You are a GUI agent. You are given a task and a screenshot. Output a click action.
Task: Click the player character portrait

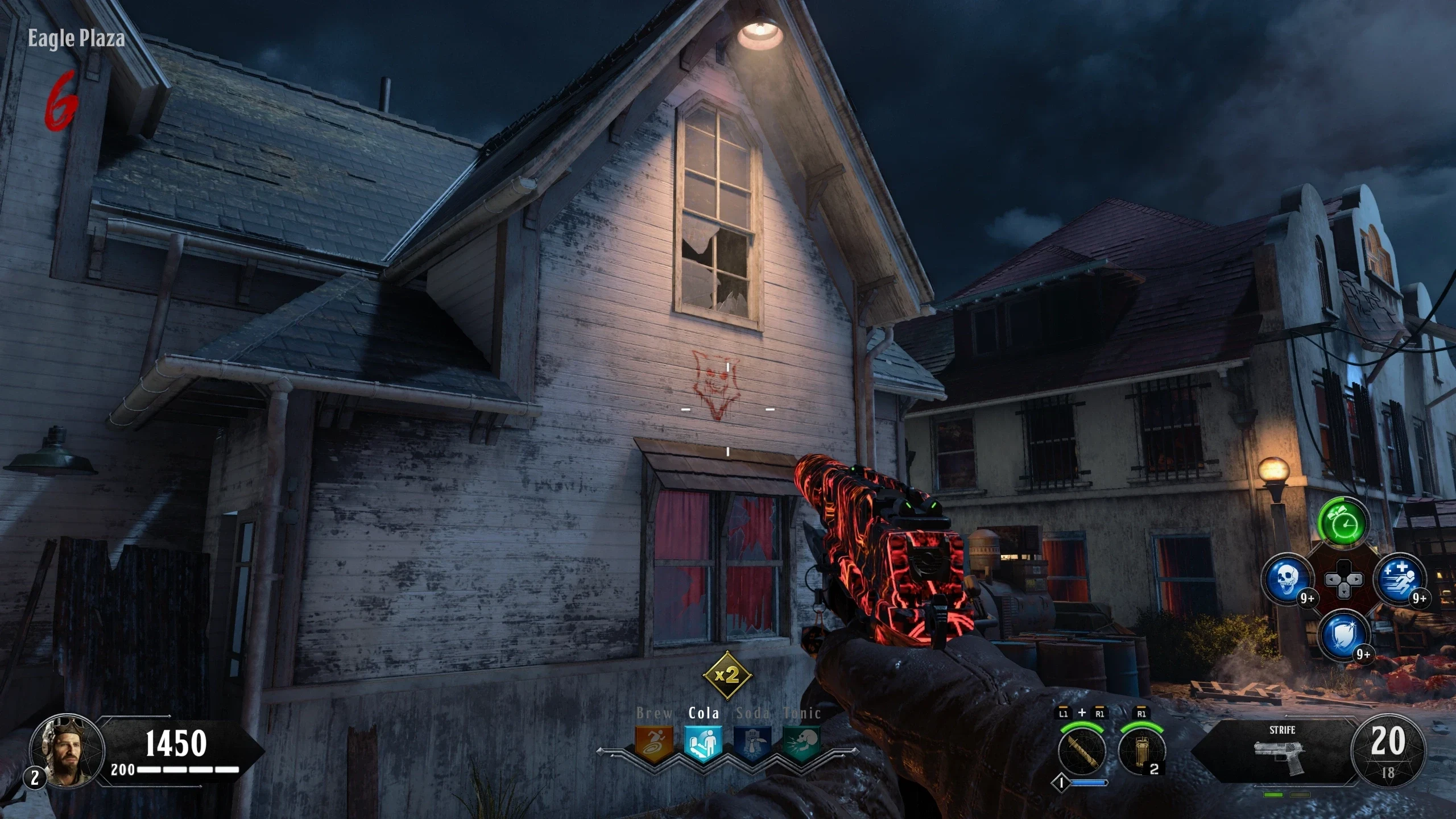67,751
